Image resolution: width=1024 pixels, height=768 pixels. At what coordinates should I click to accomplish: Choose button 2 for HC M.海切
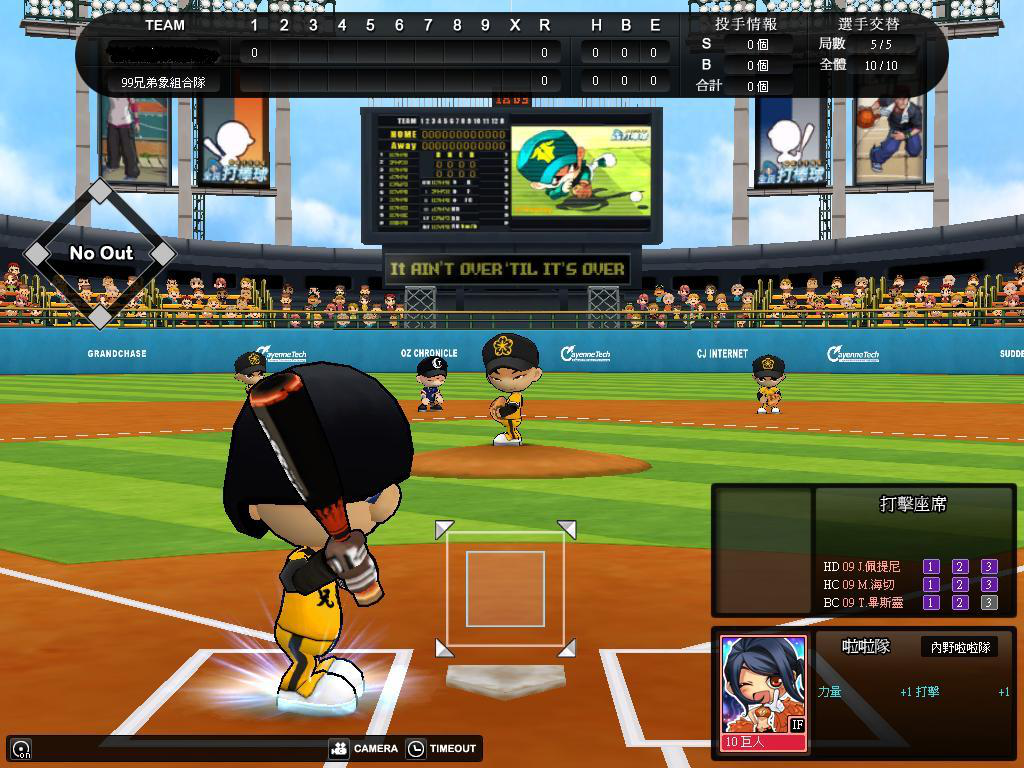960,585
